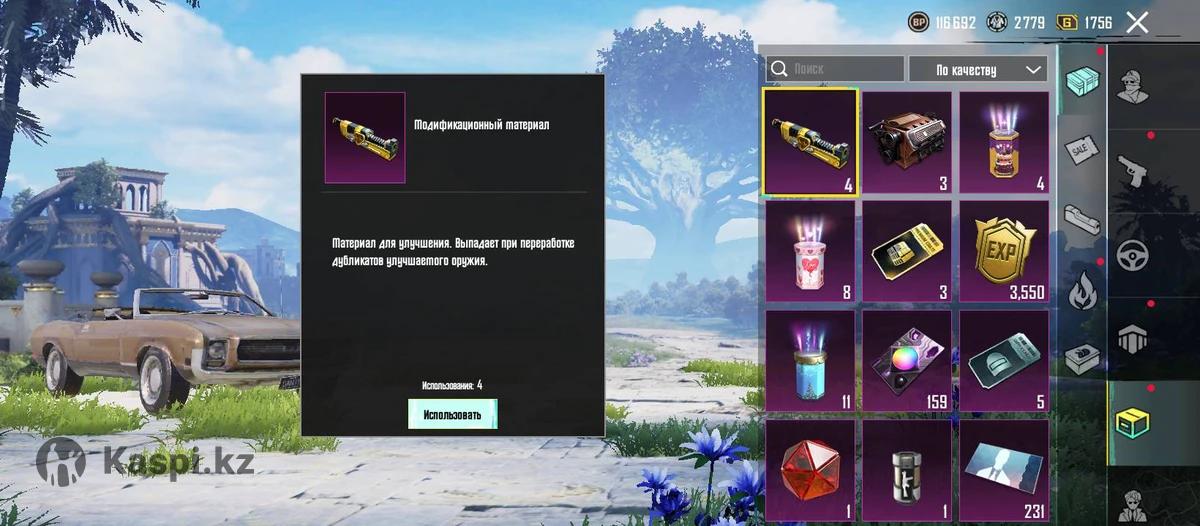Choose the color wheel paint card
Image resolution: width=1200 pixels, height=526 pixels.
pyautogui.click(x=907, y=360)
